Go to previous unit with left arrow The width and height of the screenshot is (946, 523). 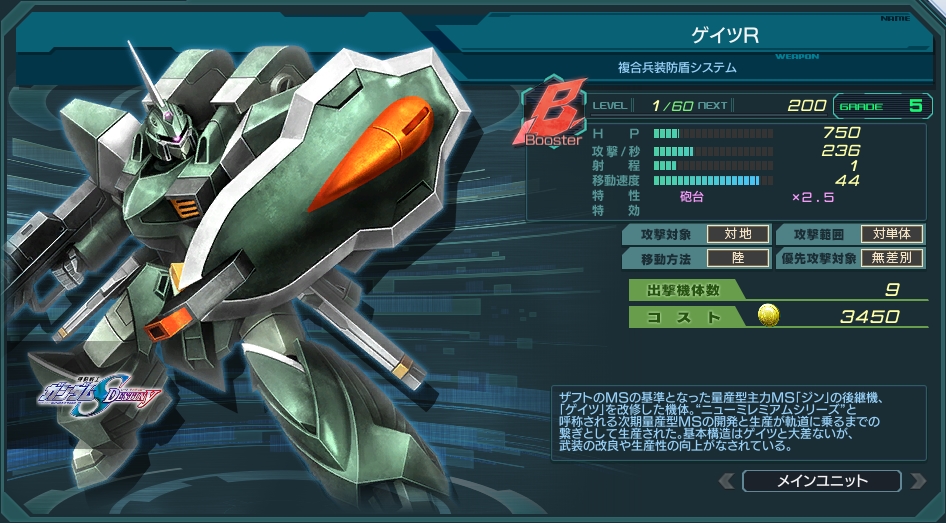[727, 481]
